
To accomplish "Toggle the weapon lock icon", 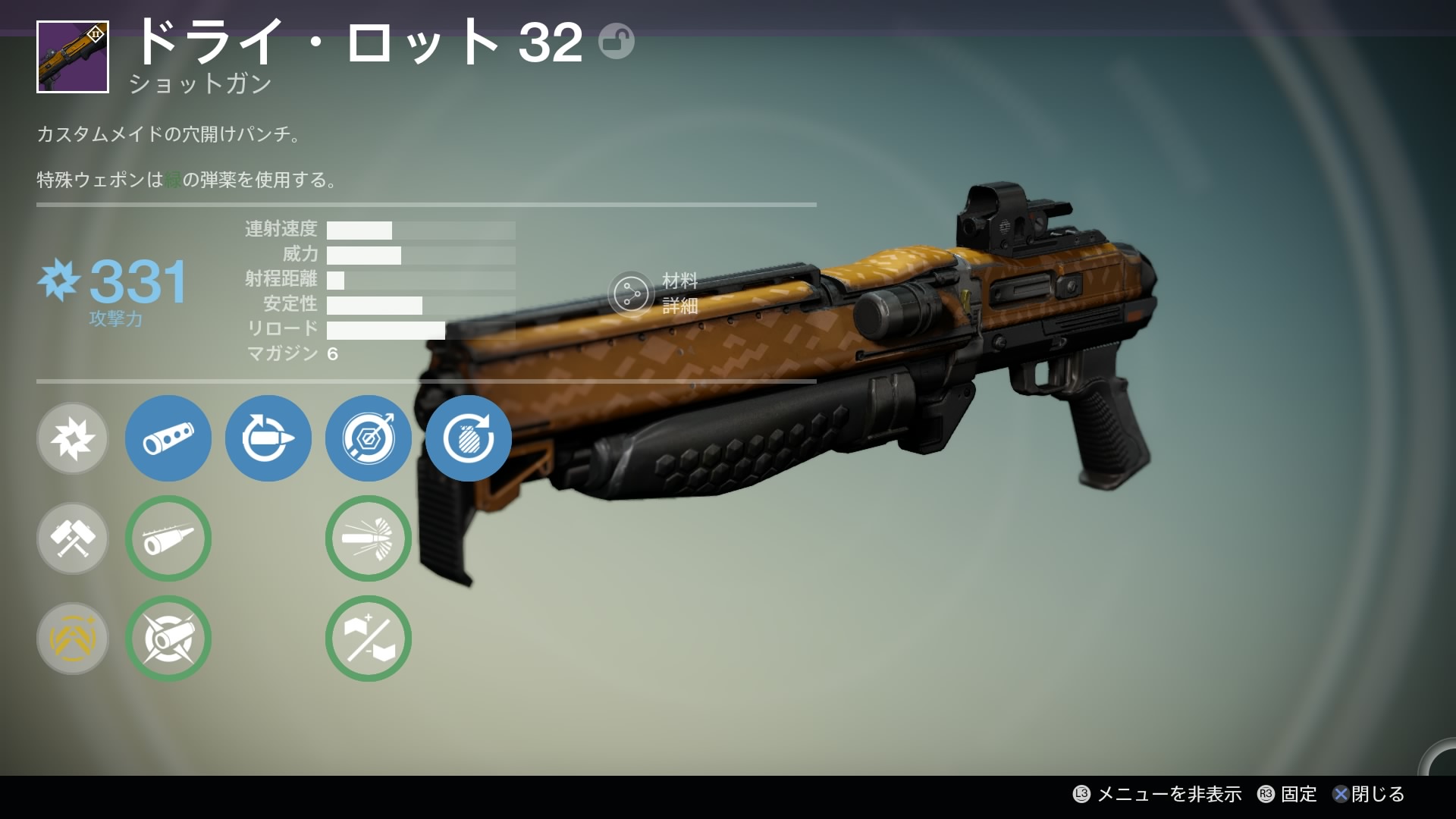I will click(616, 41).
